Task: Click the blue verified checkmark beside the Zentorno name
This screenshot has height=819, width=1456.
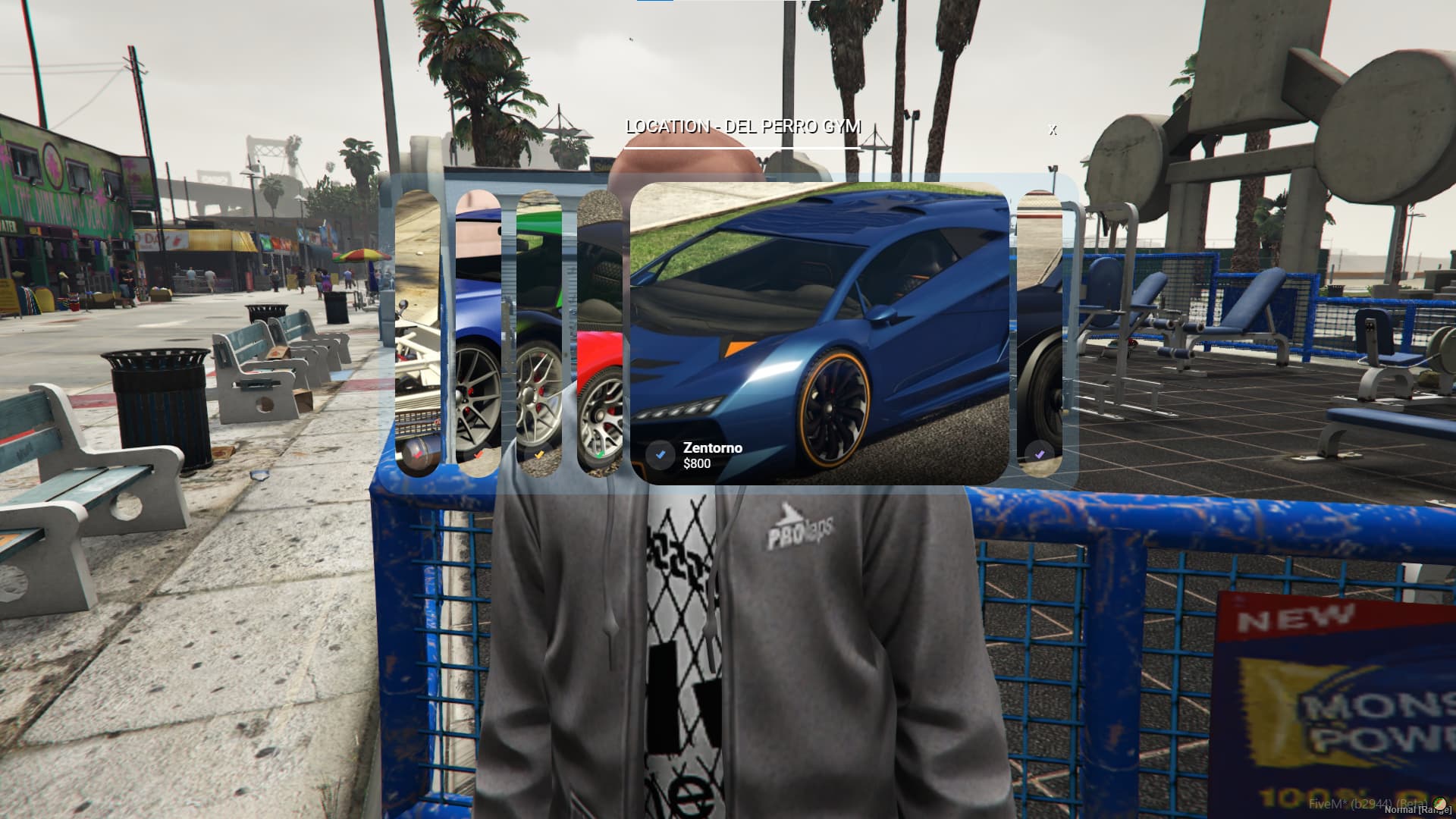Action: pos(661,454)
